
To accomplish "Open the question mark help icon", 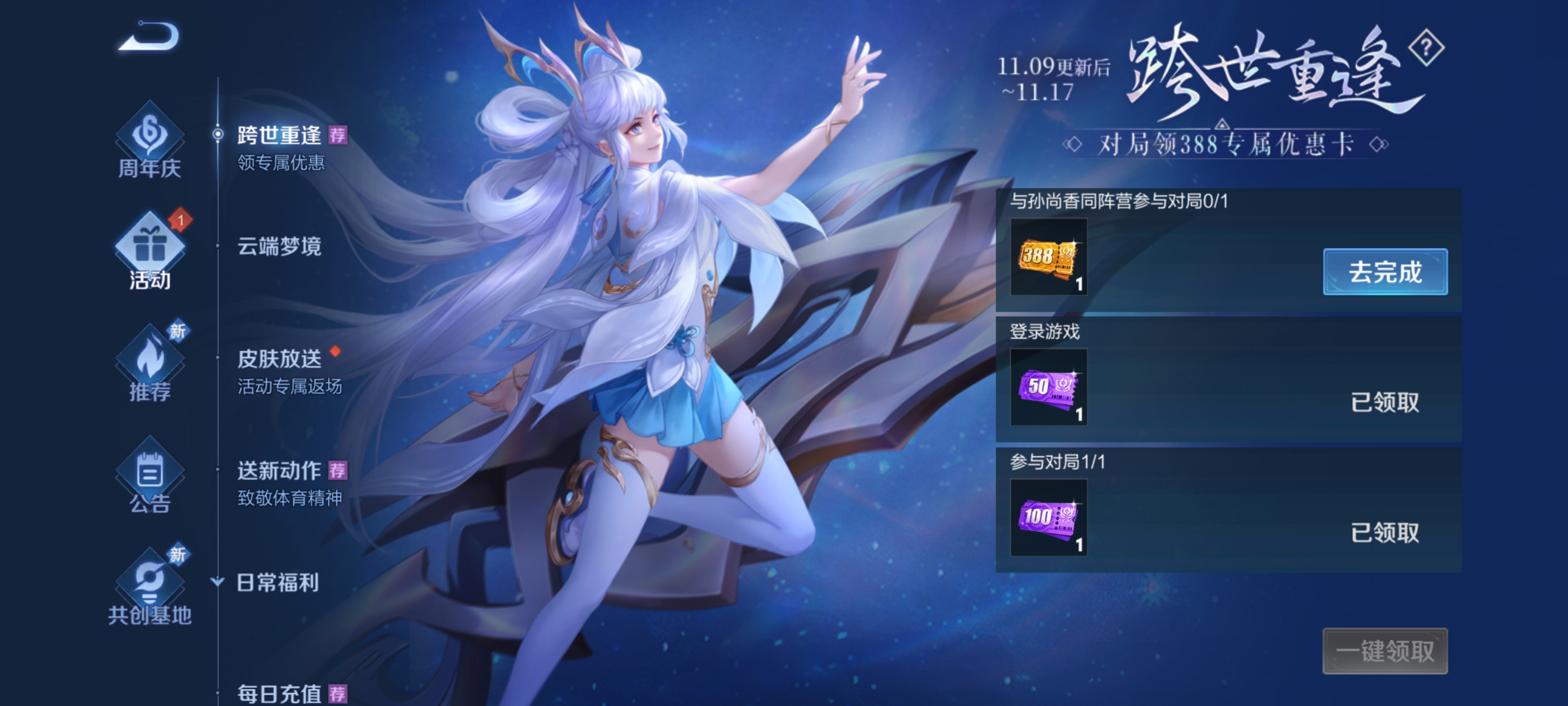I will 1426,48.
